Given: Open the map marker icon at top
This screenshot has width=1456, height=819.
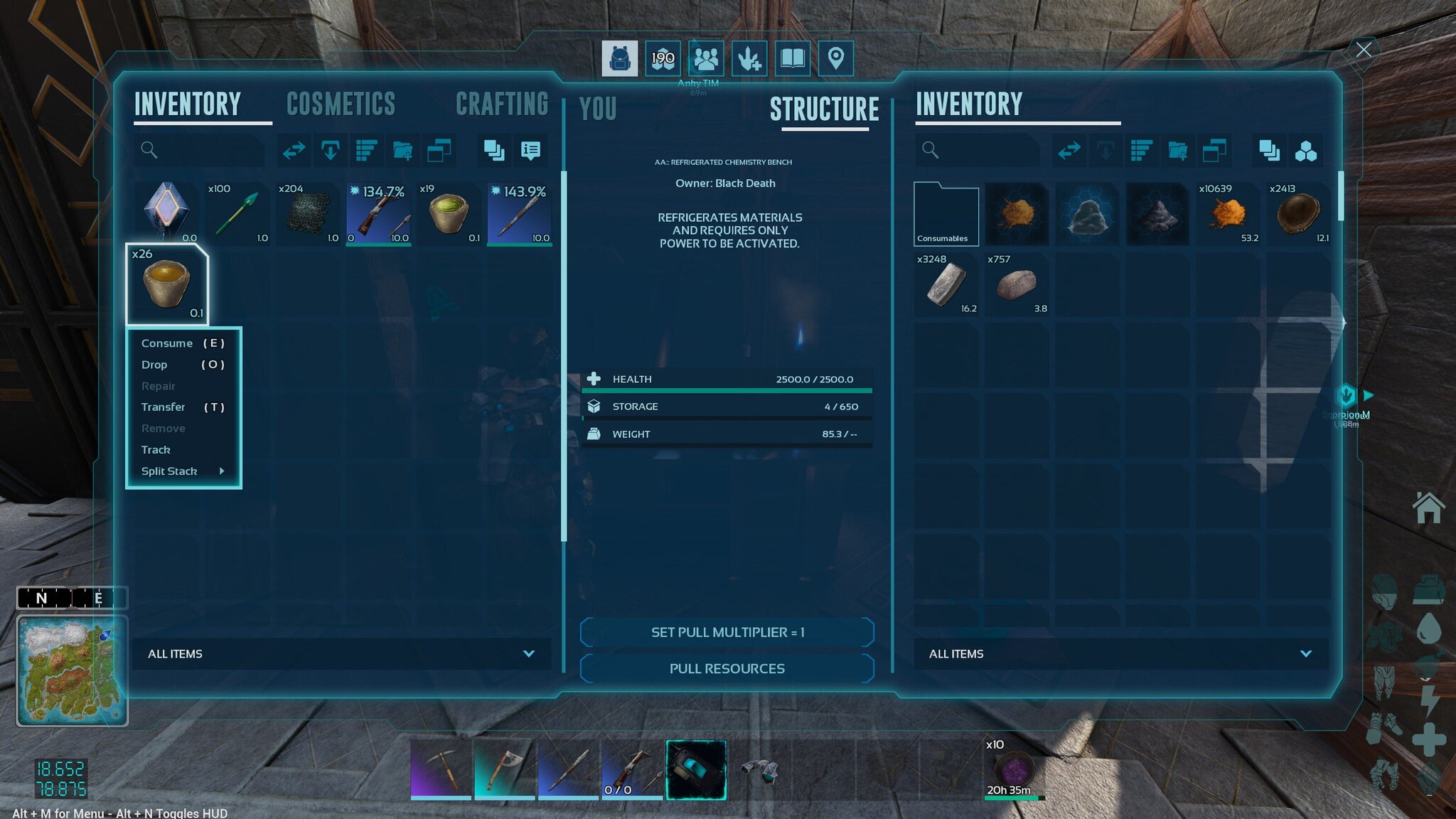Looking at the screenshot, I should [x=835, y=58].
